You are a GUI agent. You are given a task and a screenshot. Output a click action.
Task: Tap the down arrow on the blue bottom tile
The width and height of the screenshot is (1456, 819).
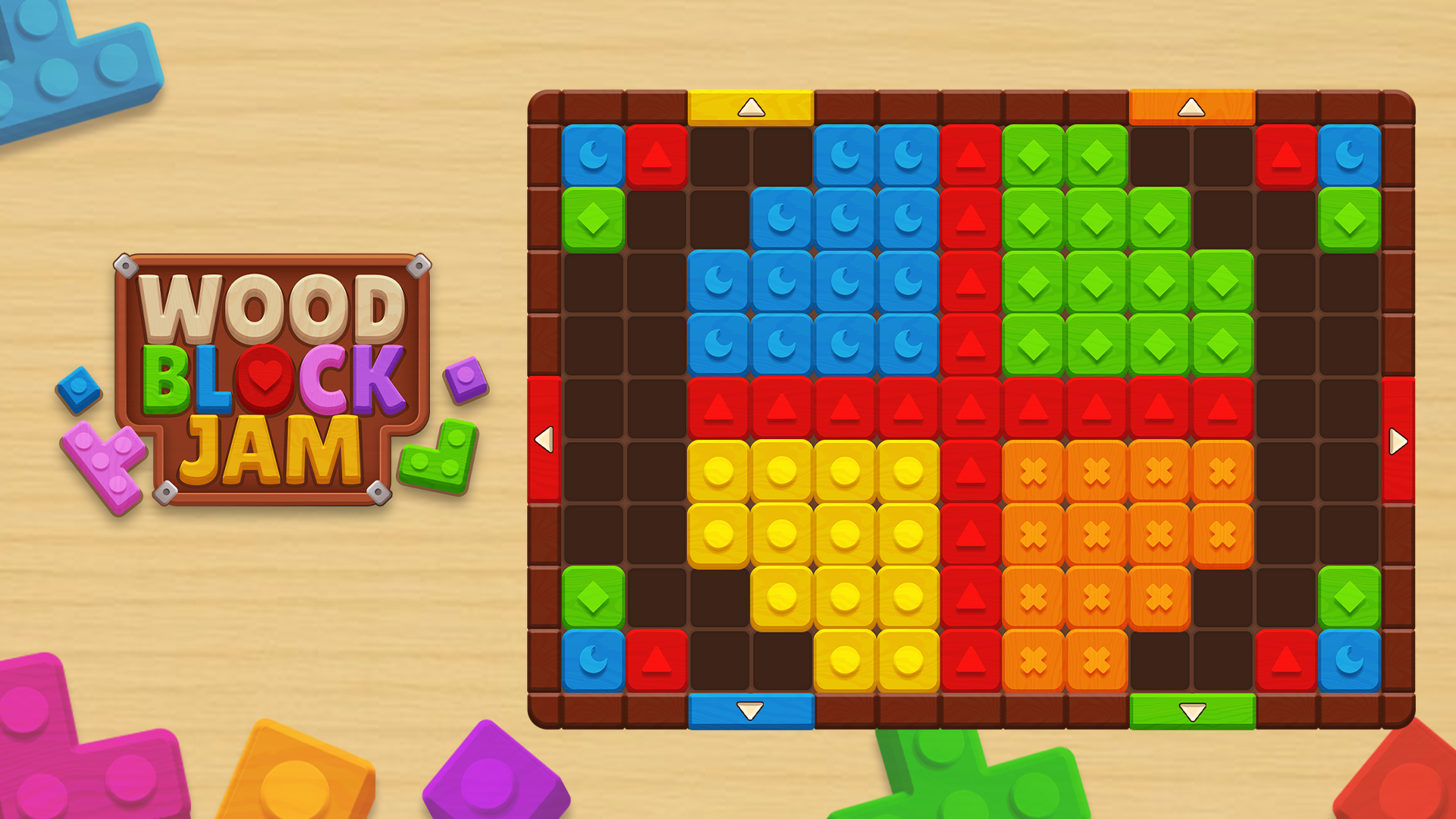[x=749, y=709]
